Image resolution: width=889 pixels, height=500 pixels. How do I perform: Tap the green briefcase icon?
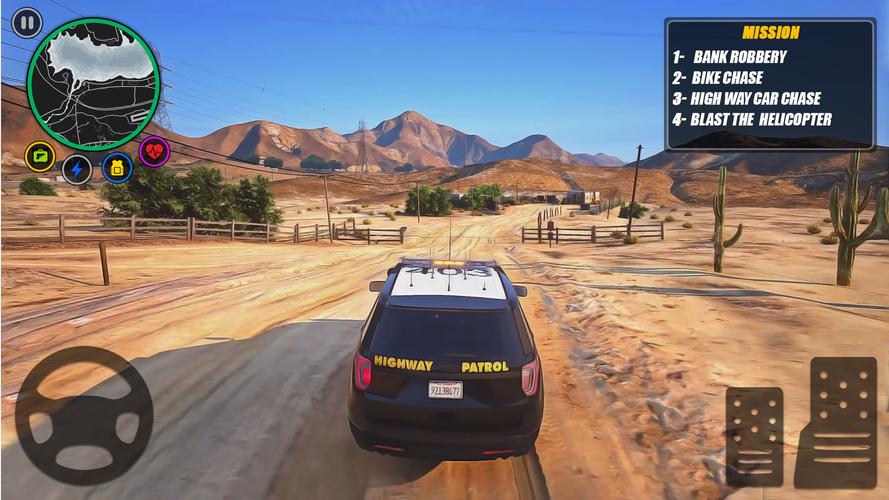click(40, 156)
